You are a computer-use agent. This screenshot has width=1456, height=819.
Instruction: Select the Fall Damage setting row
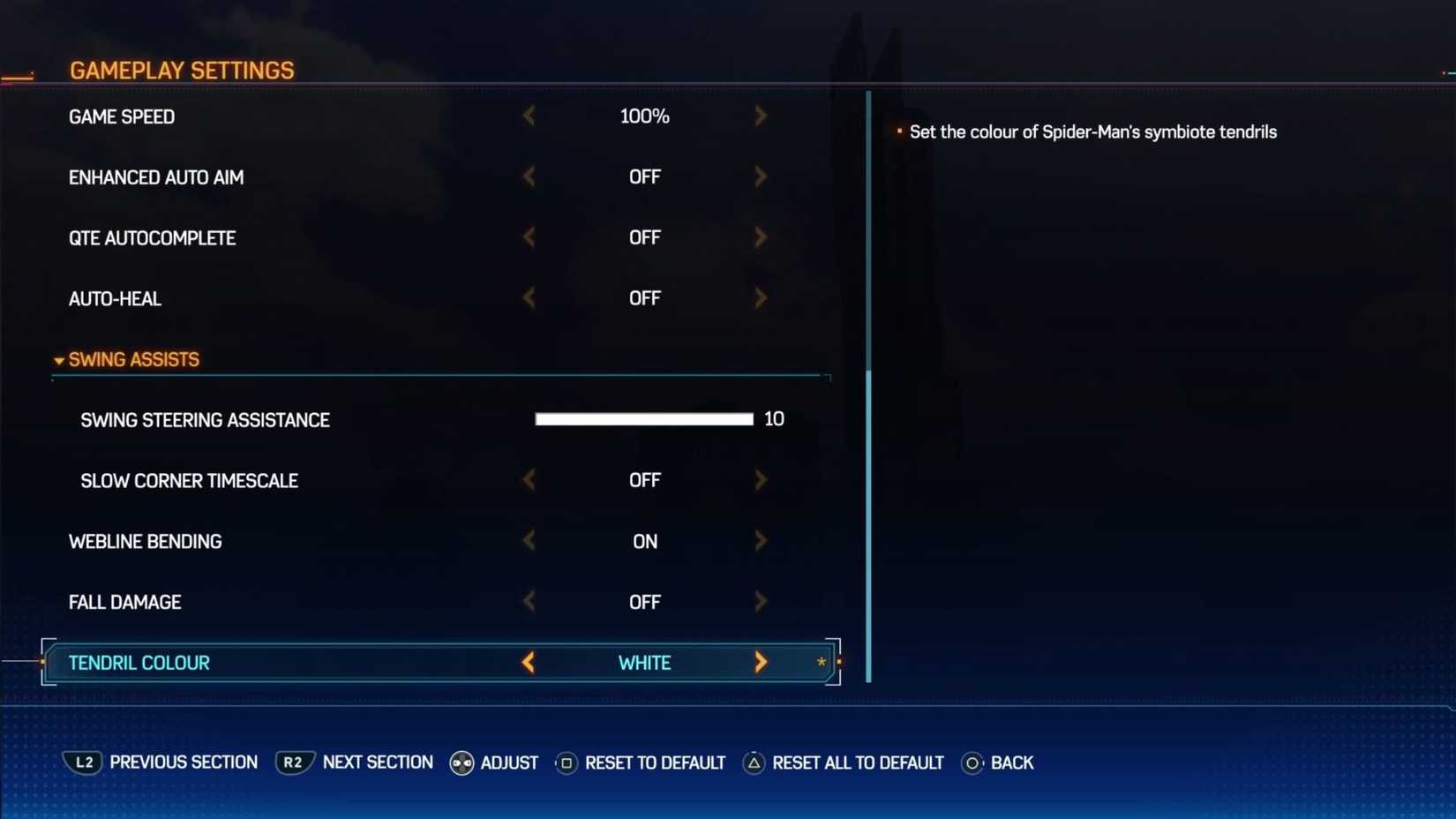click(x=124, y=601)
